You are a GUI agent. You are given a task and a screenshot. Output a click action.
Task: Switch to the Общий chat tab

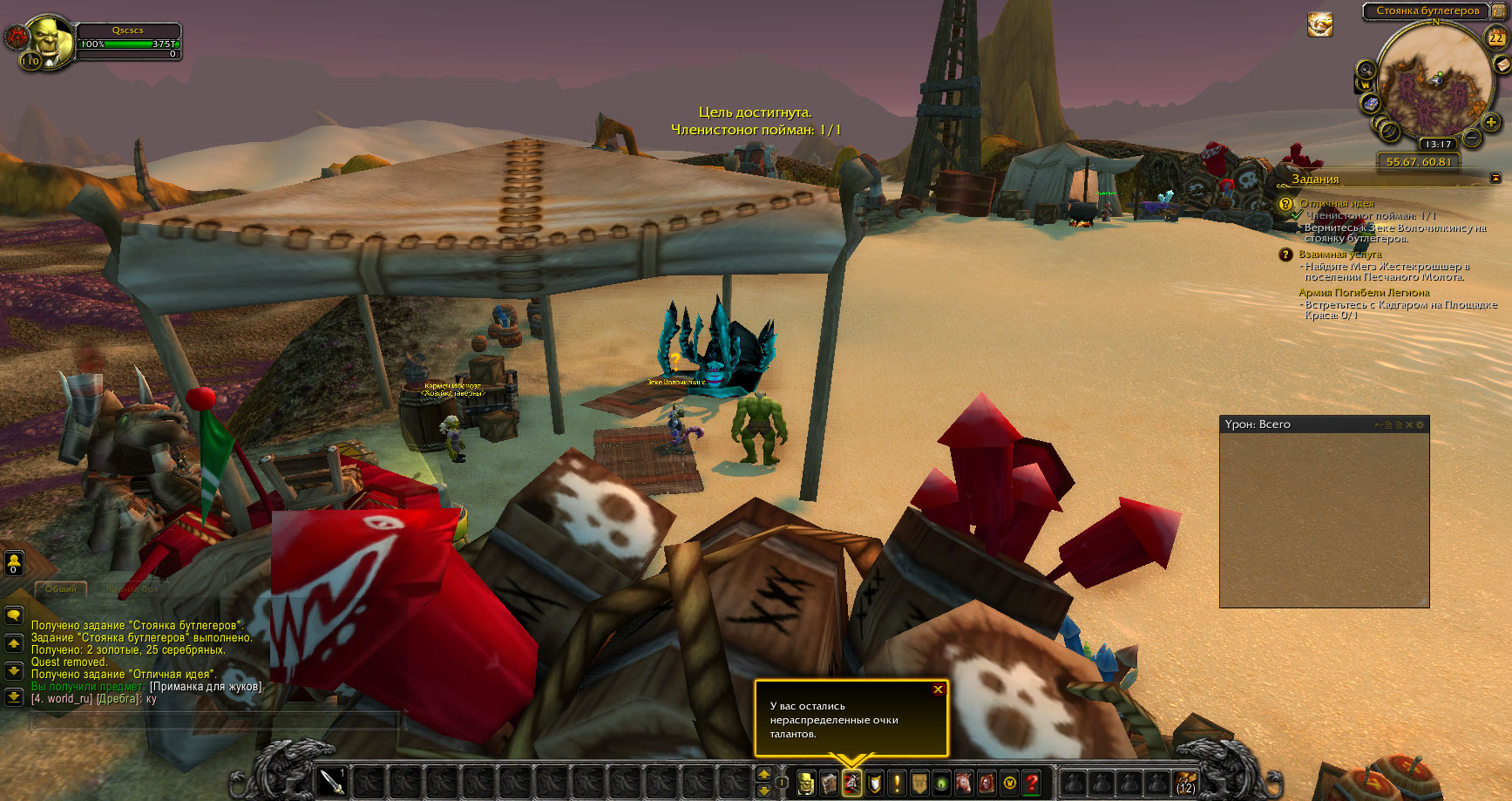61,589
